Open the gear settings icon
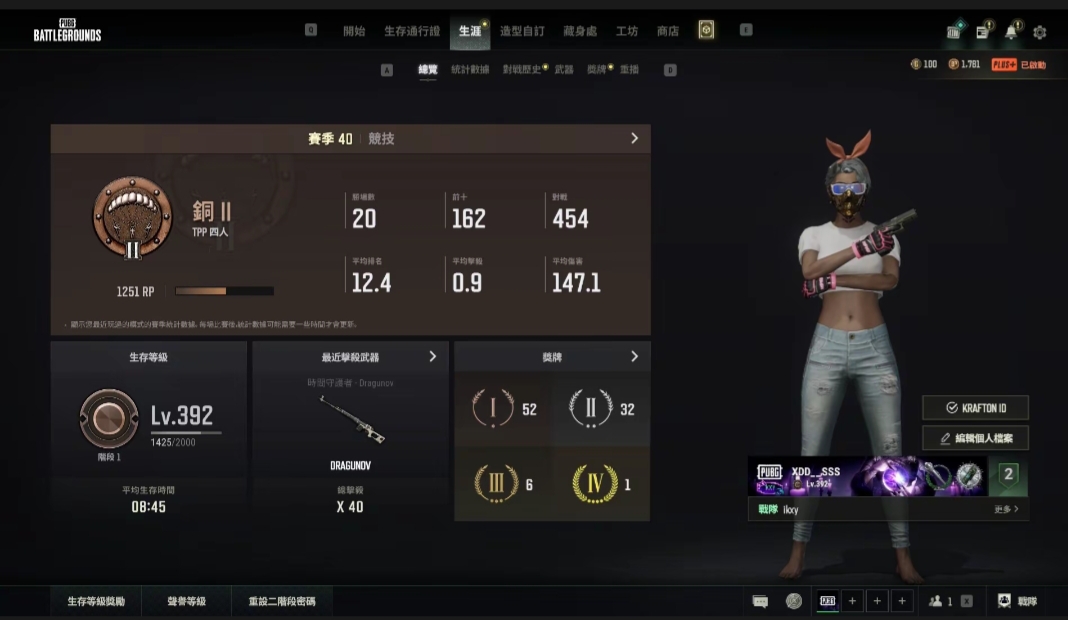The width and height of the screenshot is (1068, 620). [1040, 32]
